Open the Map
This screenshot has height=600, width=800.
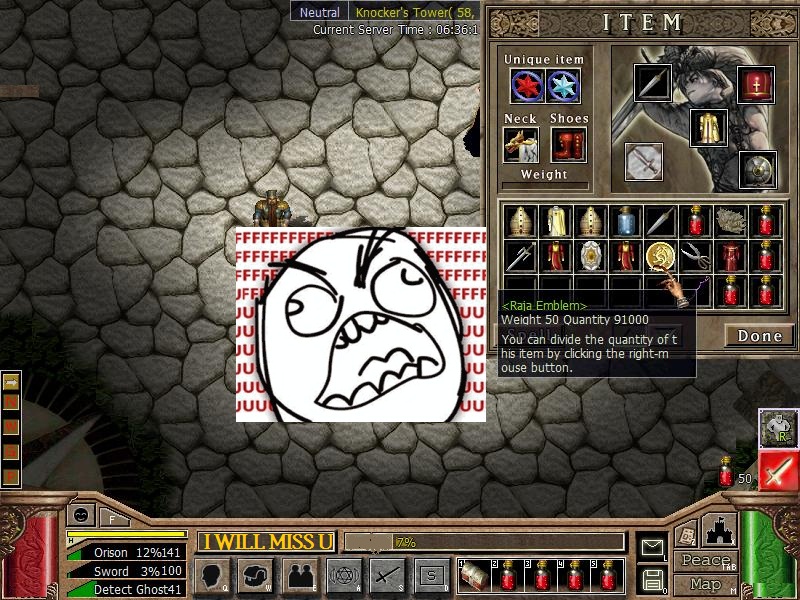coord(705,584)
